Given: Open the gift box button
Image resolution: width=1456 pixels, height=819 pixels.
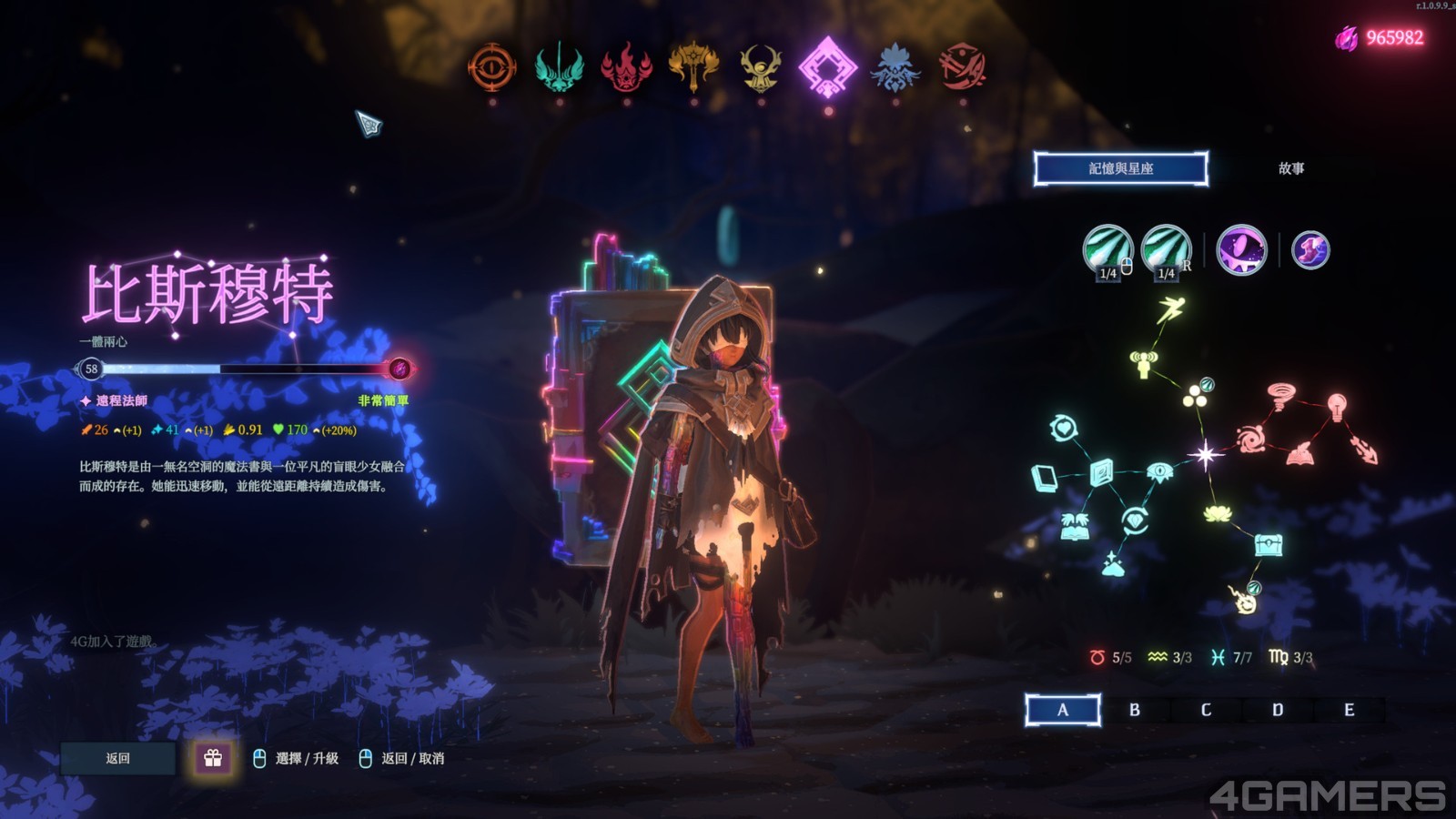Looking at the screenshot, I should (x=213, y=758).
